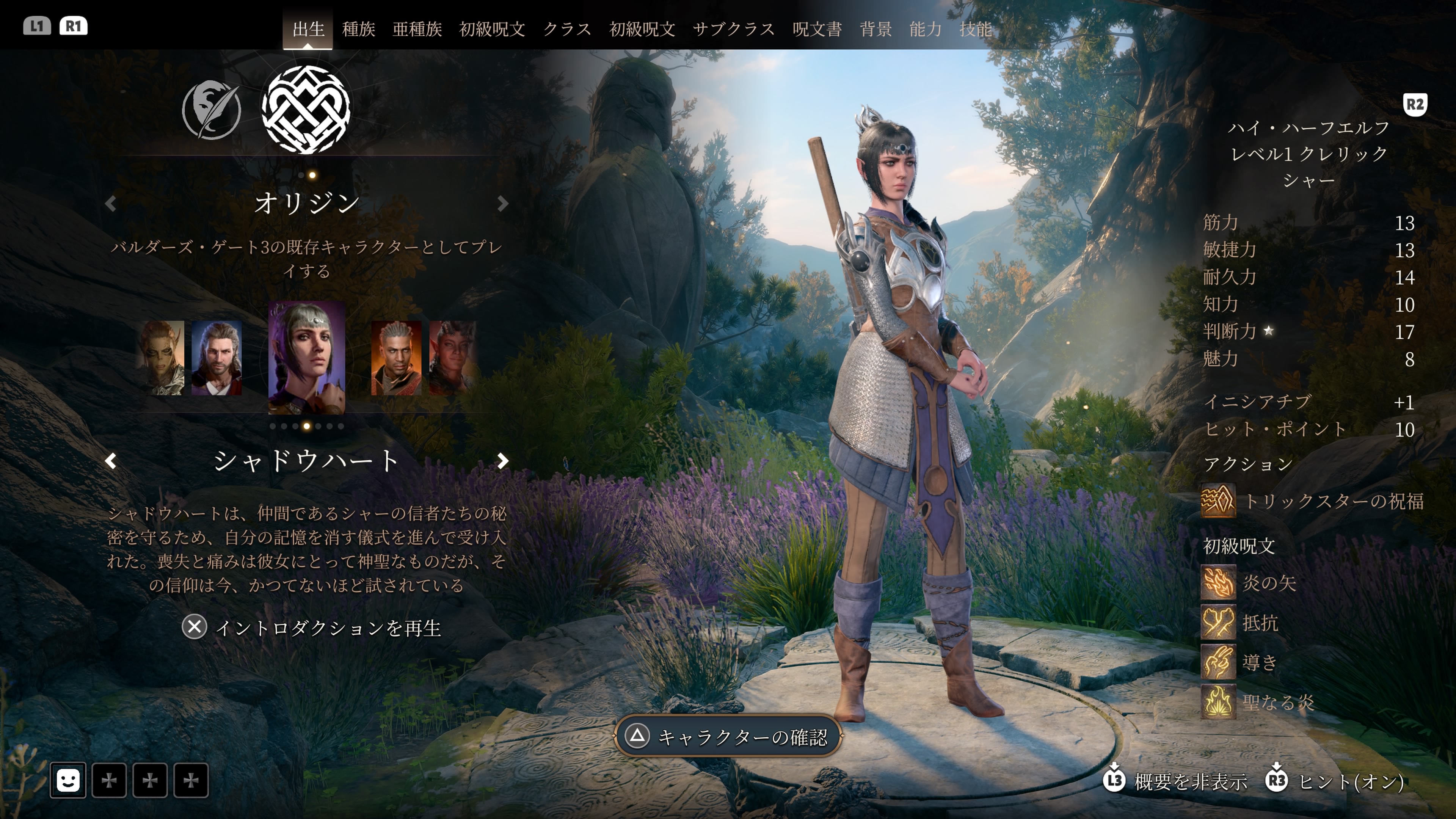Open the 亜種族 tab
Viewport: 1456px width, 819px height.
[417, 29]
